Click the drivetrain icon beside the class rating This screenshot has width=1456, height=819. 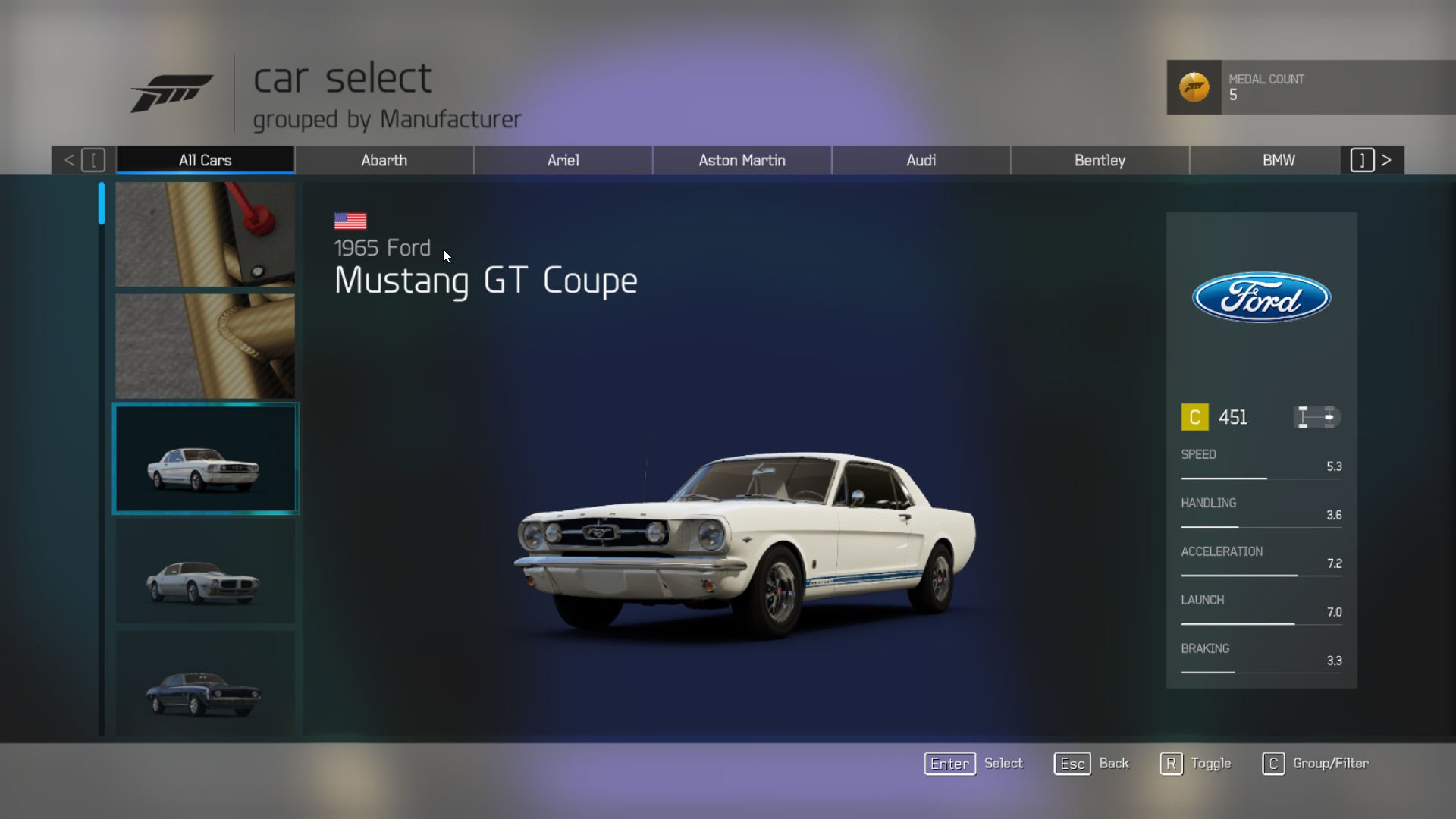click(1316, 416)
